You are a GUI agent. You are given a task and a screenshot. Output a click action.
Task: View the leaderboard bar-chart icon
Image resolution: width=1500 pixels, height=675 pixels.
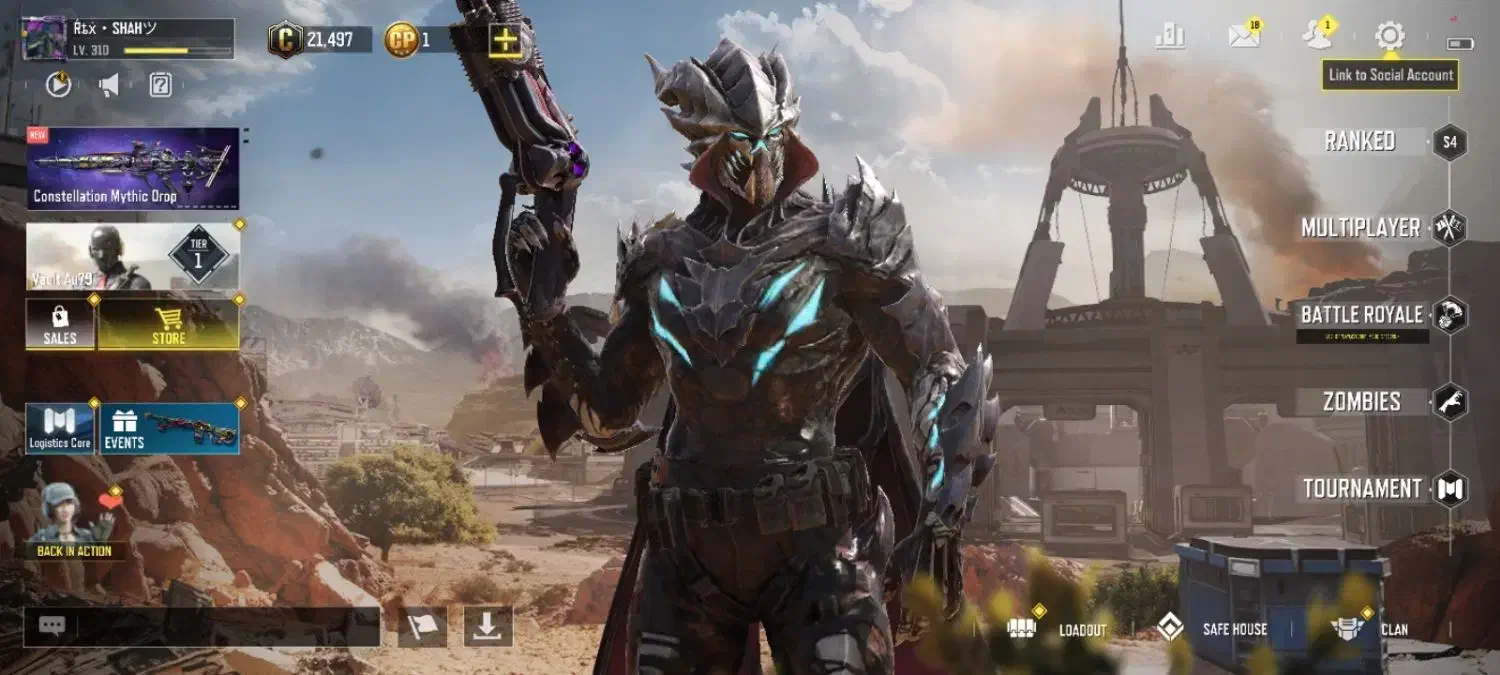(x=1170, y=37)
